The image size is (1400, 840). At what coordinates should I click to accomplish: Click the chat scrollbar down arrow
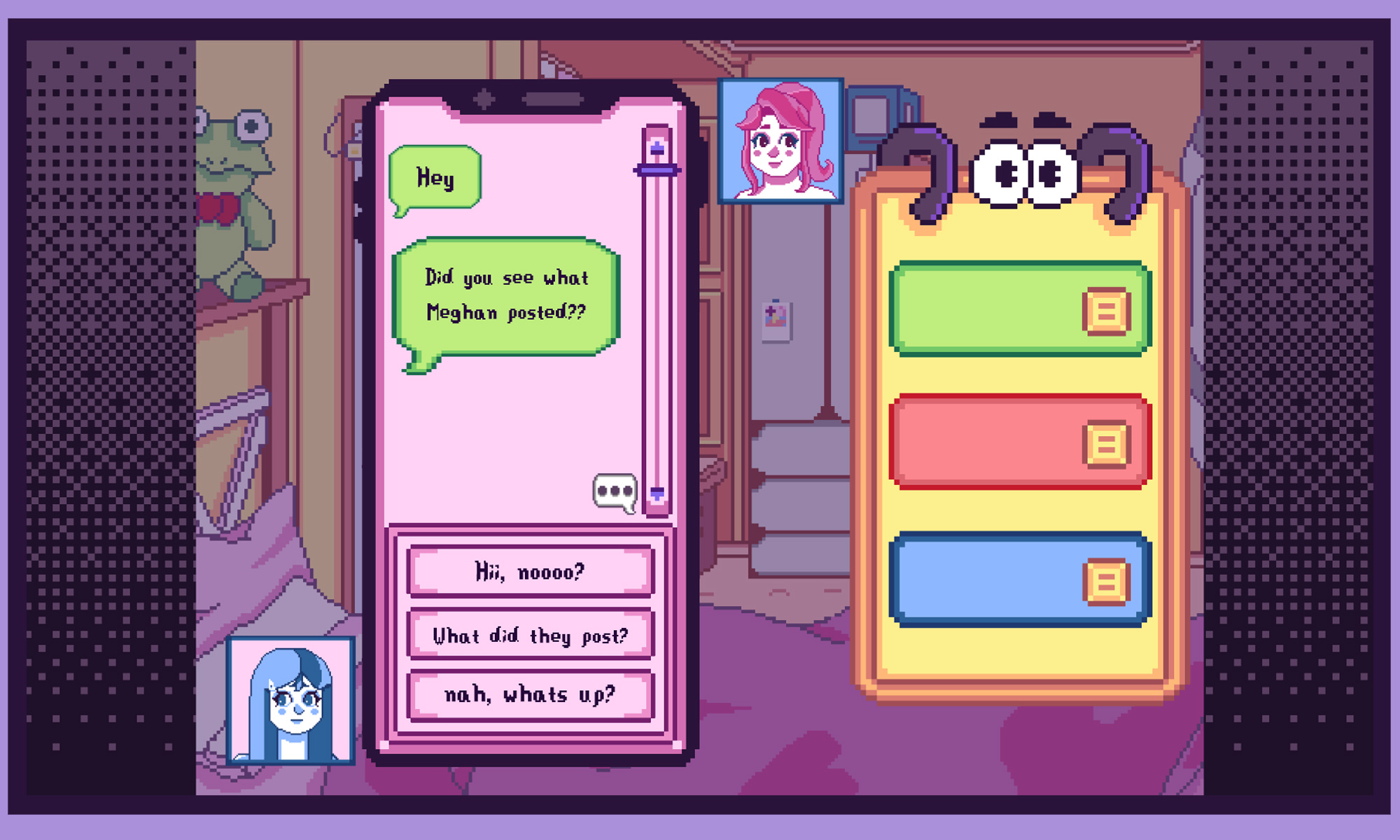(657, 493)
